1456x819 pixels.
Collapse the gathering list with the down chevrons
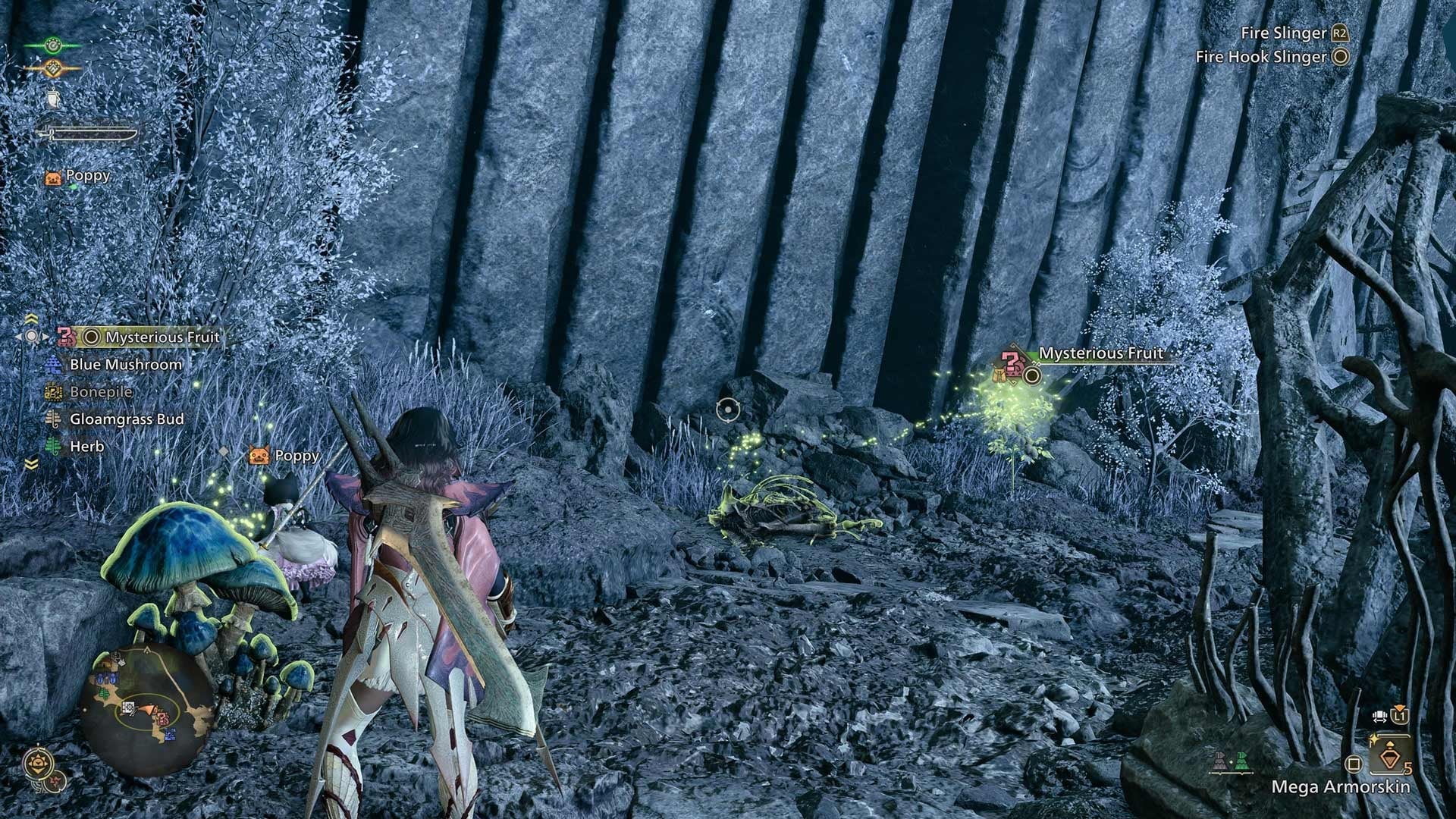point(30,464)
